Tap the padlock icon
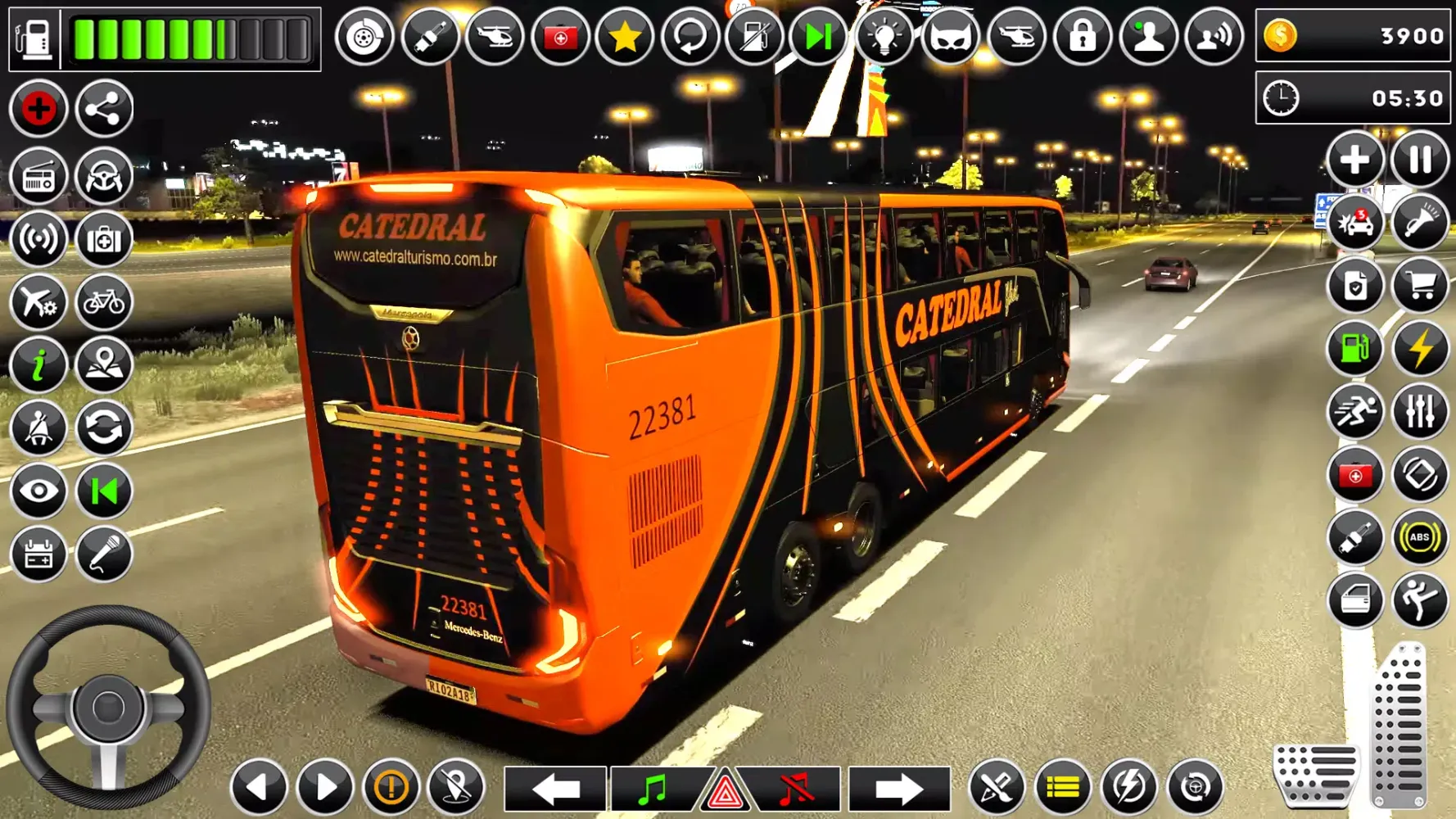The height and width of the screenshot is (819, 1456). pyautogui.click(x=1082, y=37)
